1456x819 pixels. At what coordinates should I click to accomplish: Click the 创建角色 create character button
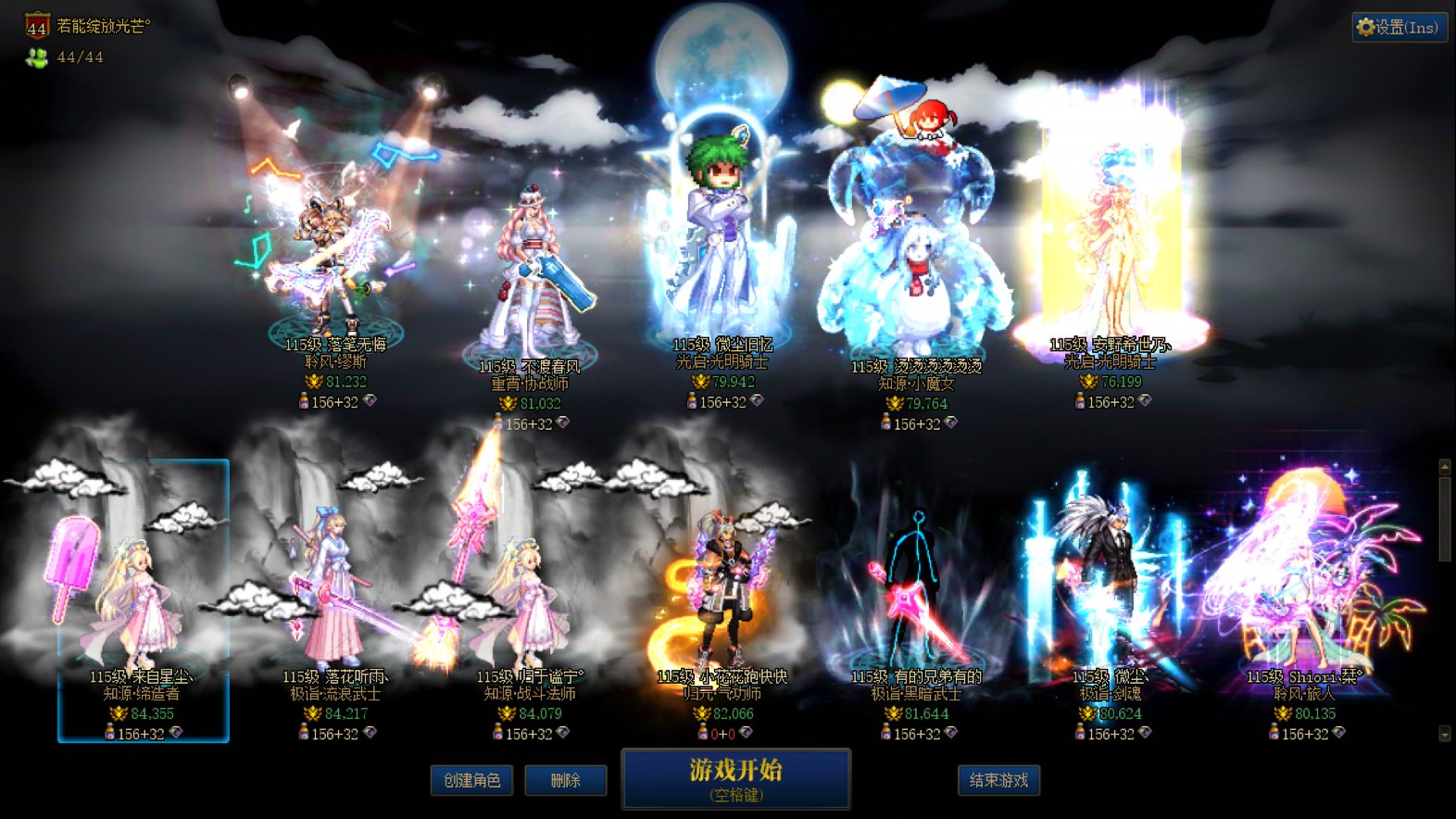tap(471, 780)
